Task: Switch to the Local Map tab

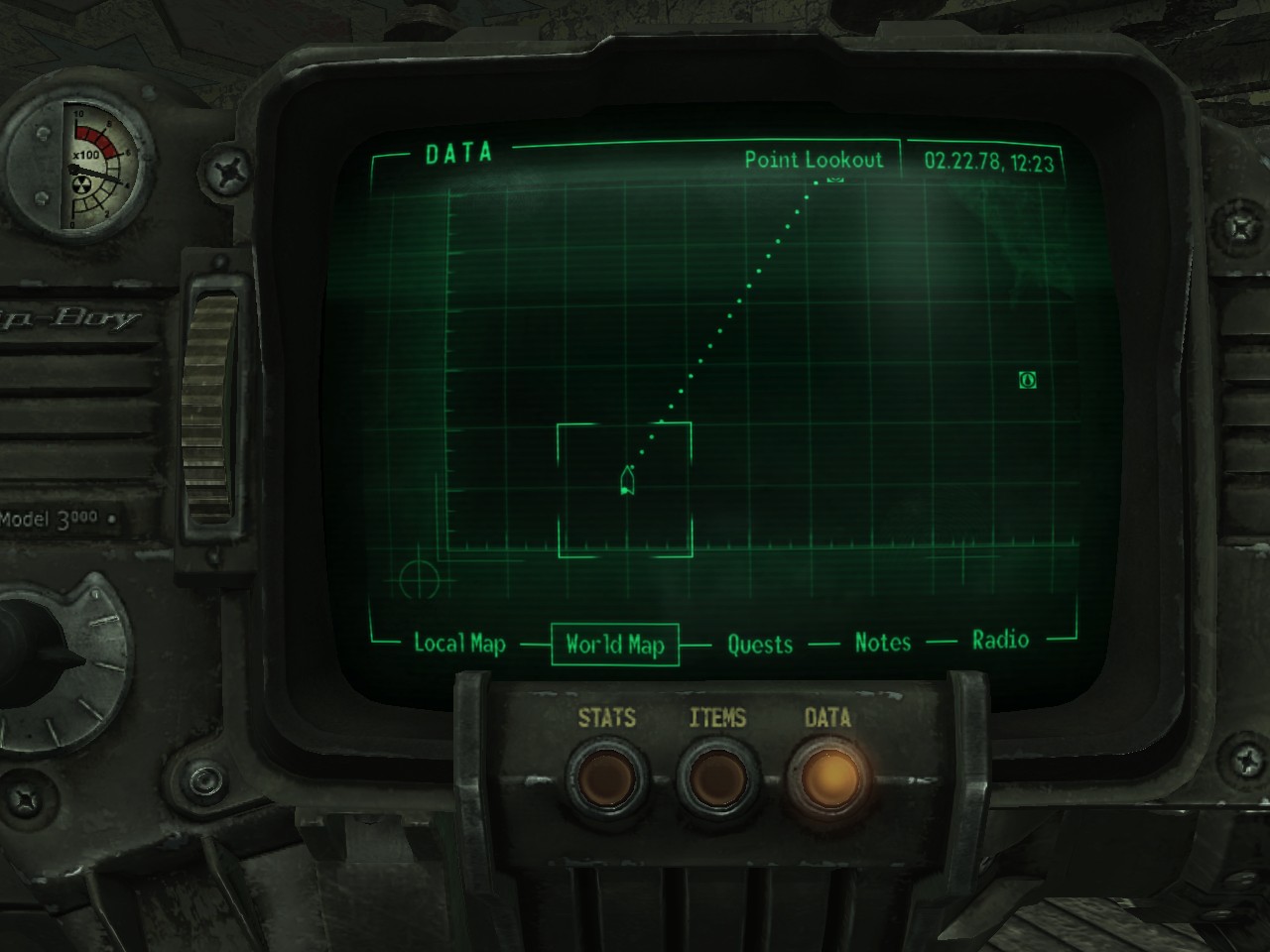Action: coord(459,644)
